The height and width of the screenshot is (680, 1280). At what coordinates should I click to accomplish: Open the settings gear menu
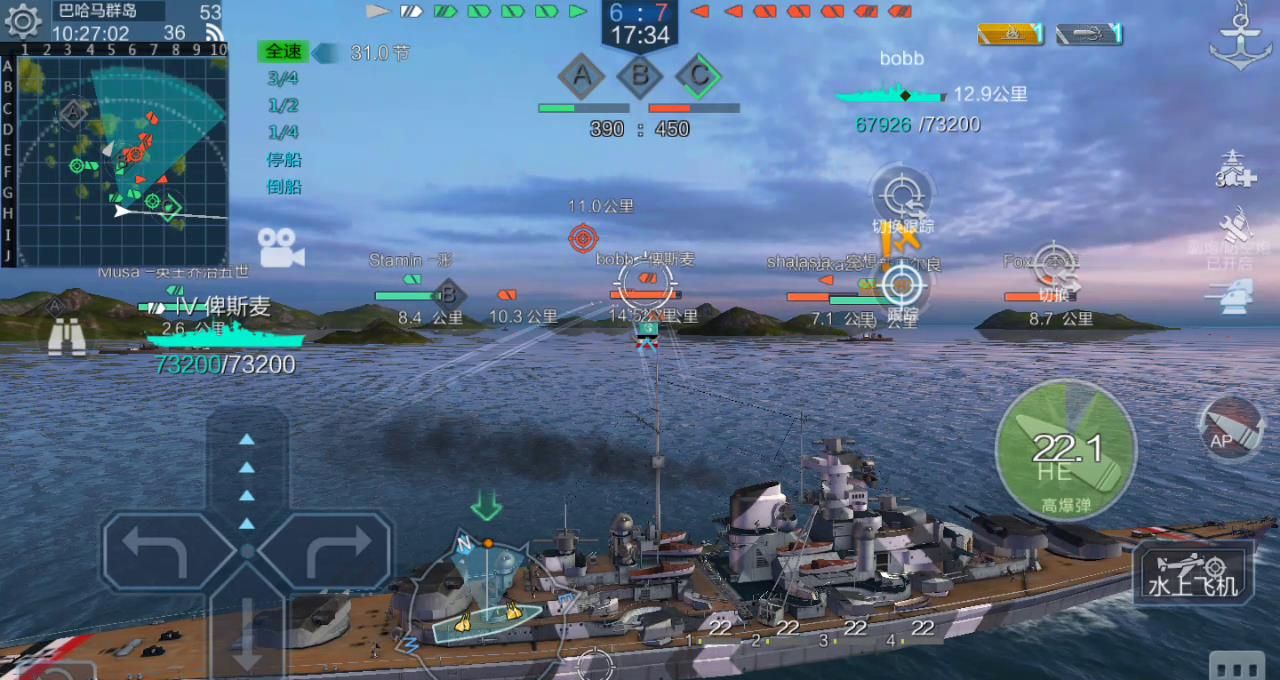point(23,21)
